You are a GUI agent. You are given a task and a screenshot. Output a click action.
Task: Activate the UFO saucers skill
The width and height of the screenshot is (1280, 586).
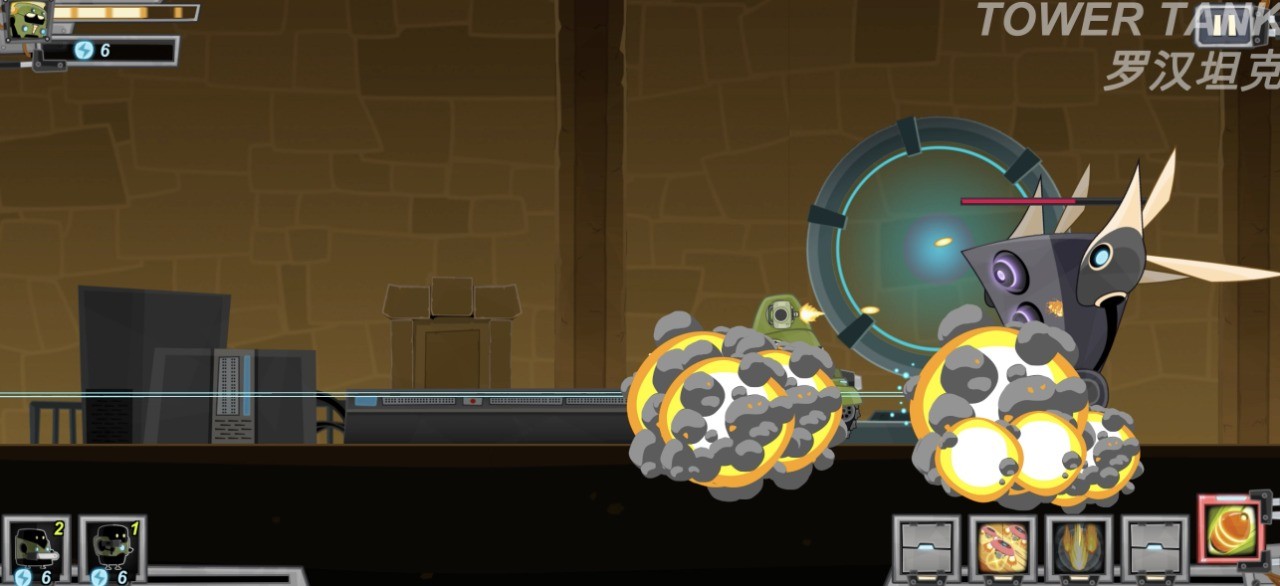point(1002,548)
